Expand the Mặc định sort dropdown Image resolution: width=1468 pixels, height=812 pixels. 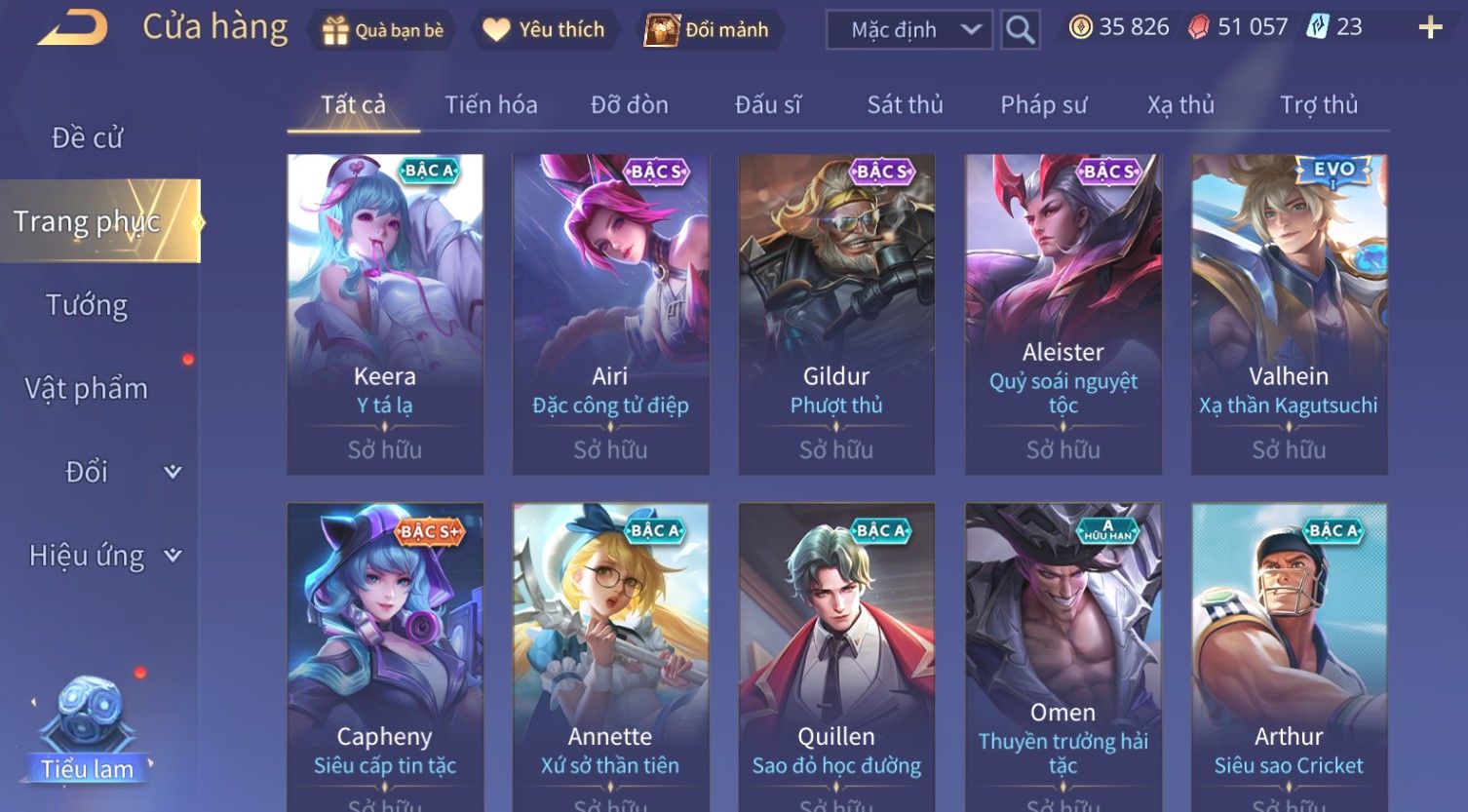[x=908, y=30]
